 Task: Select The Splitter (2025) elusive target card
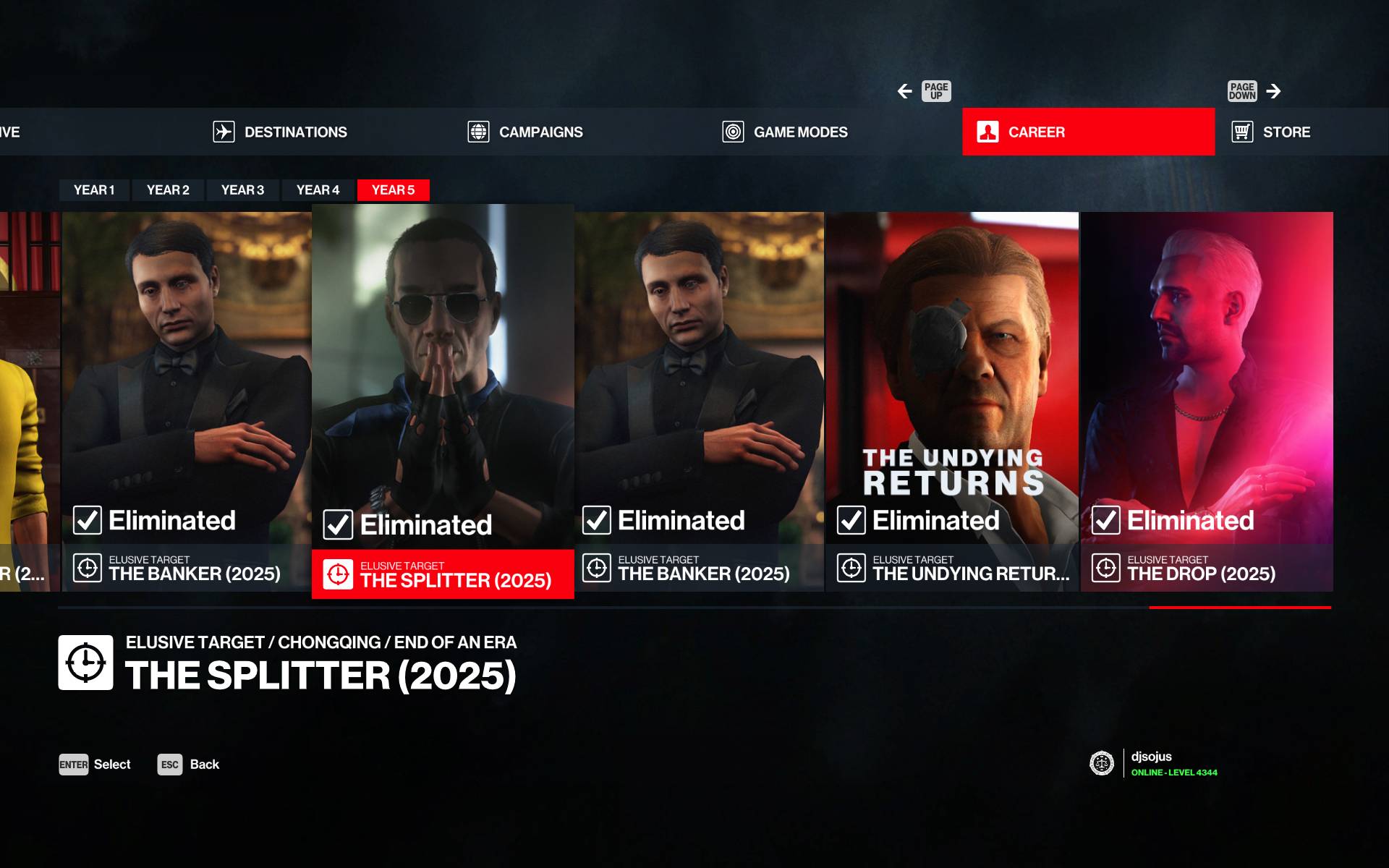click(443, 401)
